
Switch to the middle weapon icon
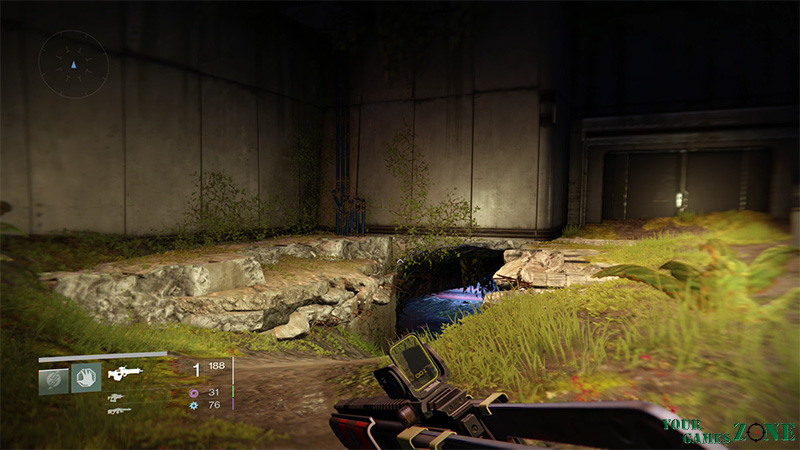pyautogui.click(x=117, y=396)
